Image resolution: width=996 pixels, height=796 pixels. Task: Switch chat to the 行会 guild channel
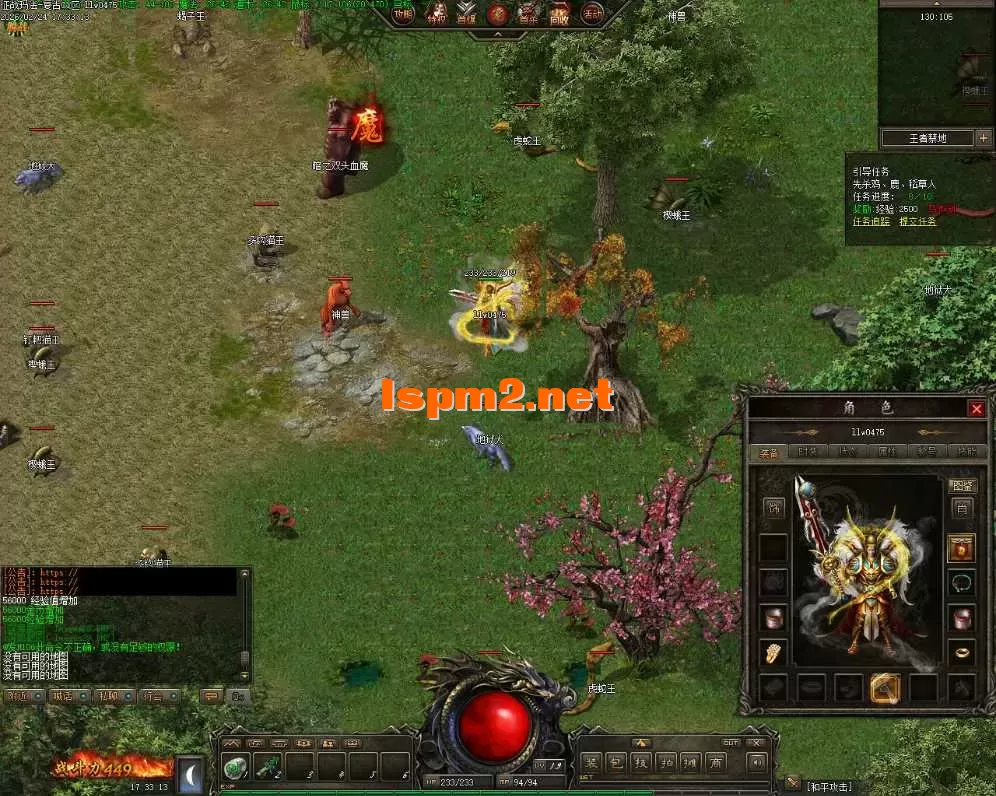(x=153, y=695)
